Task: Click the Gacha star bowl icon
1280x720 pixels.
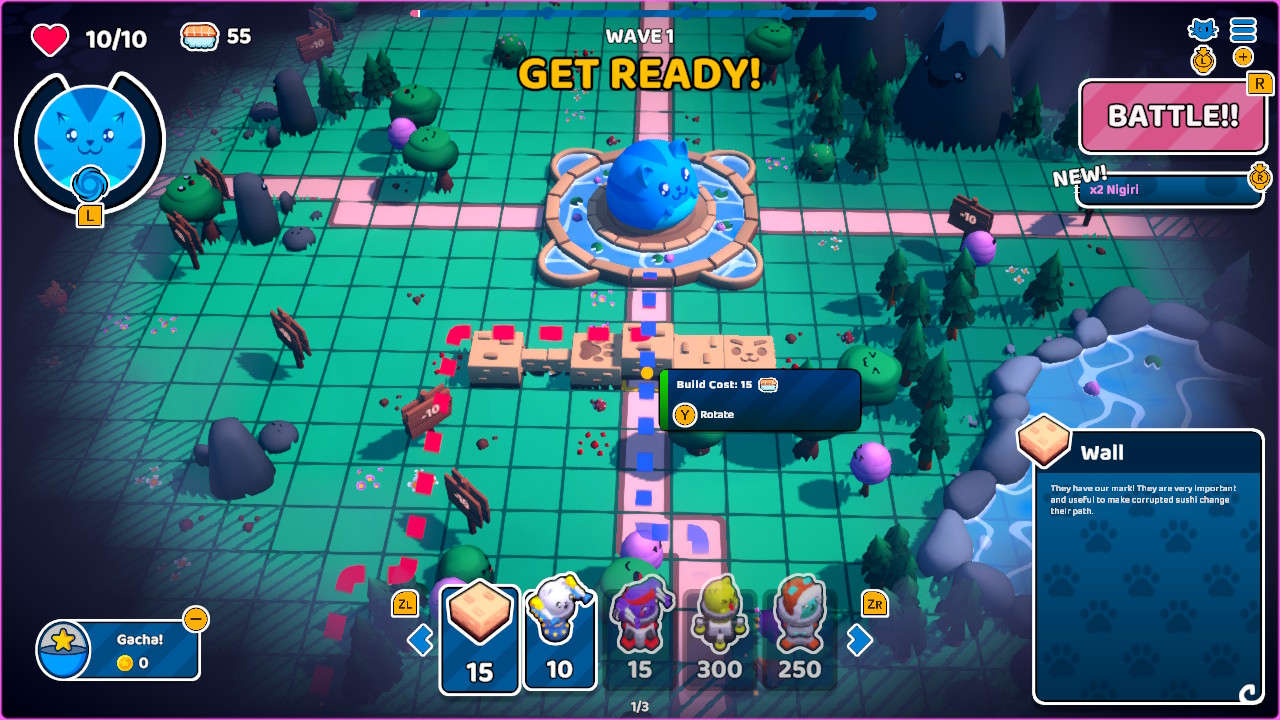Action: 63,650
